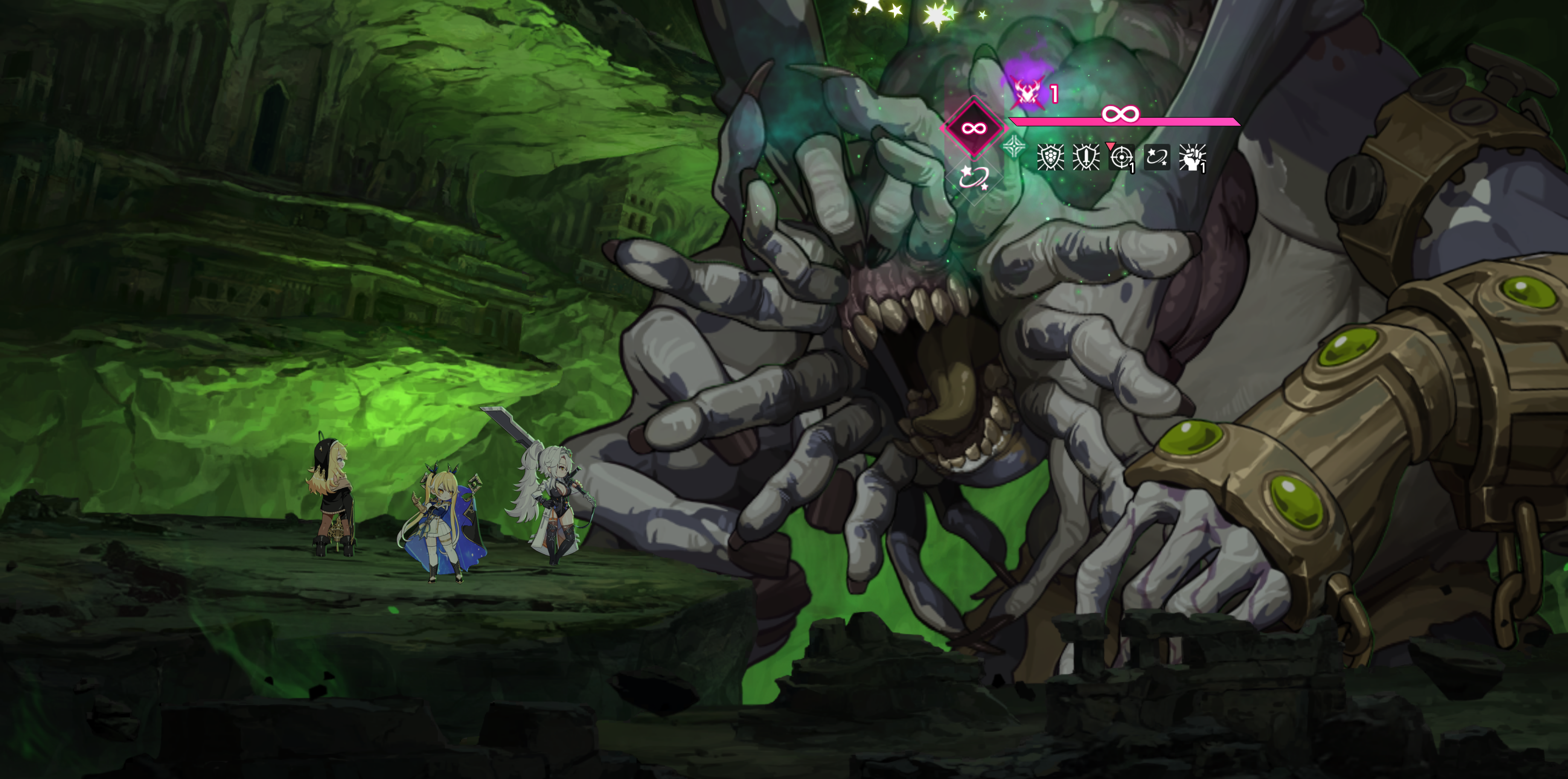Check the raised fist buff icon
The width and height of the screenshot is (1568, 779).
1192,157
